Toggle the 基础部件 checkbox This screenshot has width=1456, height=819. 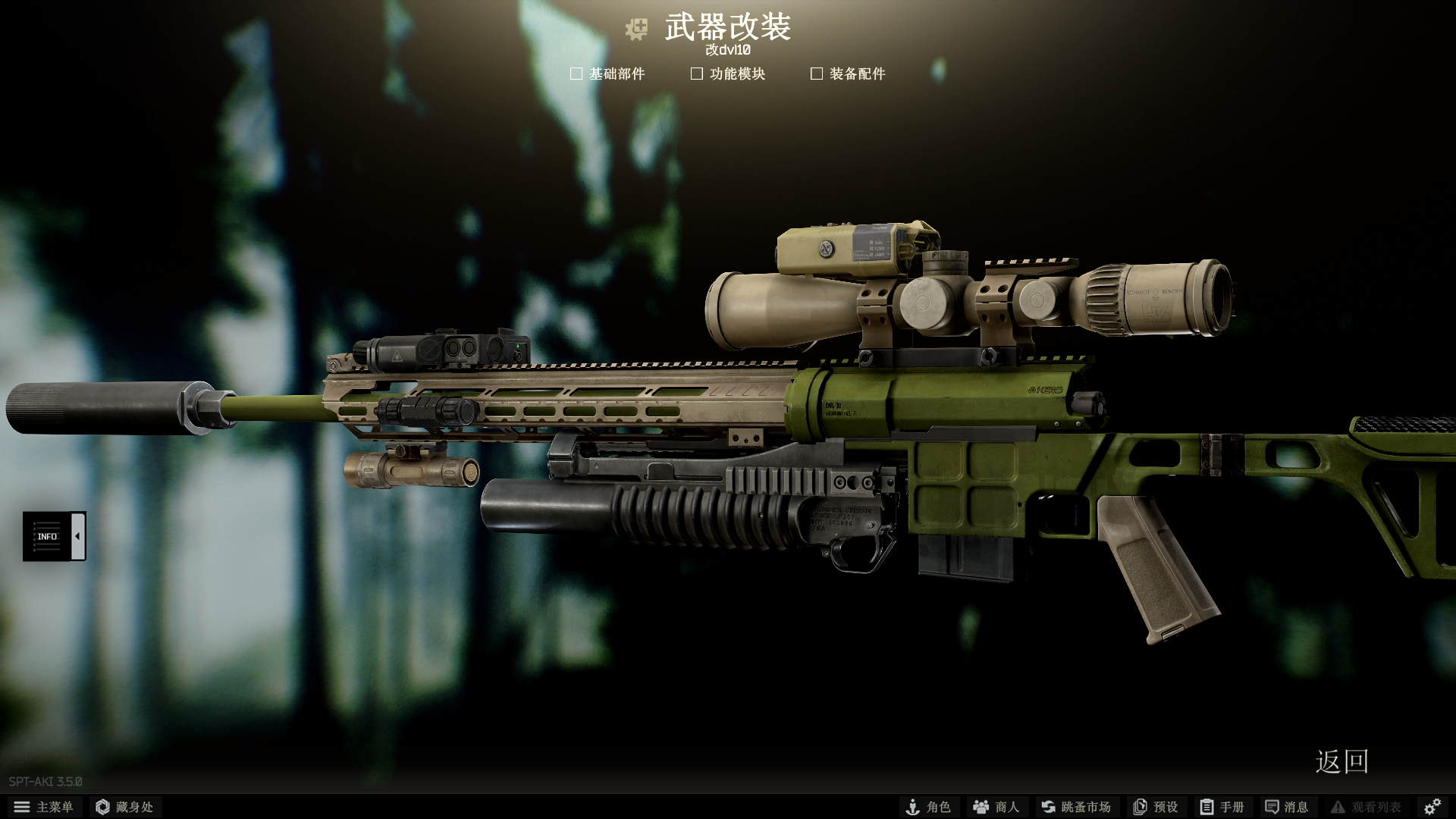click(576, 74)
